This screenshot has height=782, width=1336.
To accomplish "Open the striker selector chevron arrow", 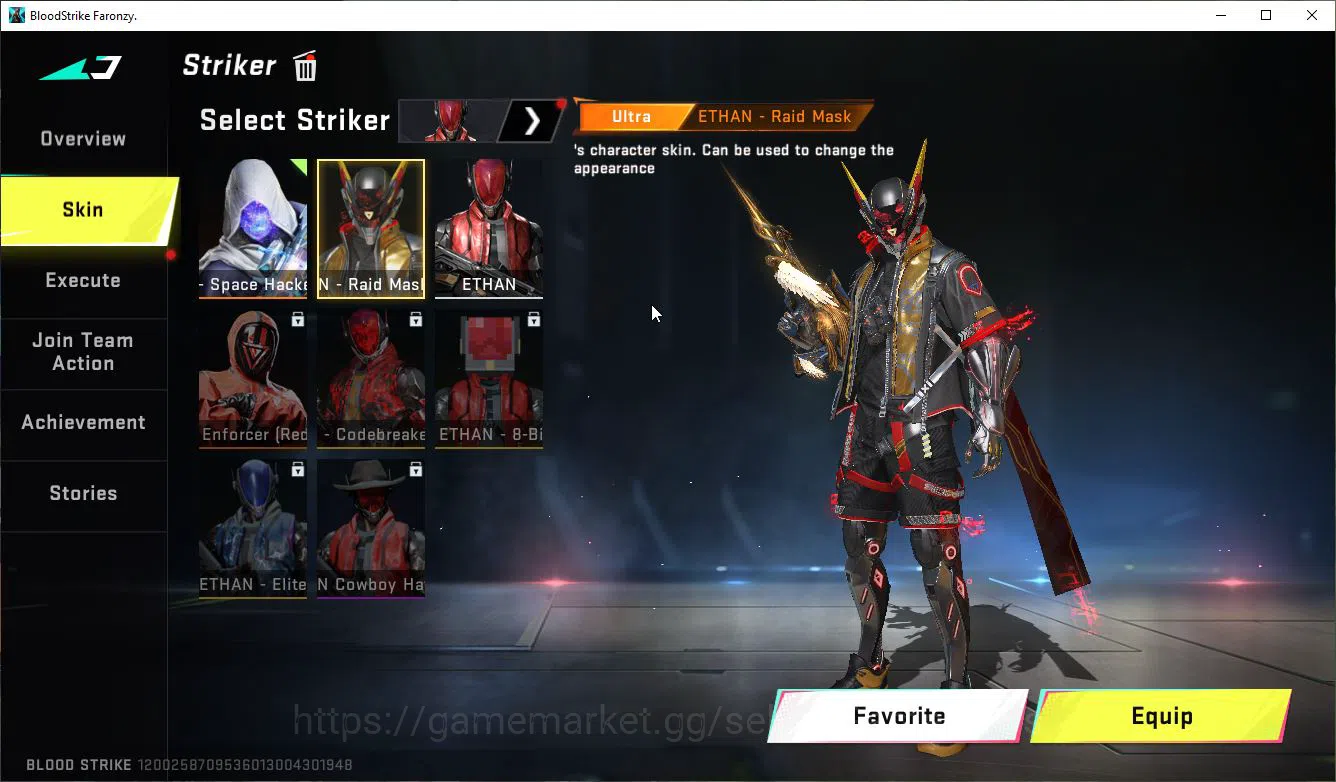I will point(531,120).
